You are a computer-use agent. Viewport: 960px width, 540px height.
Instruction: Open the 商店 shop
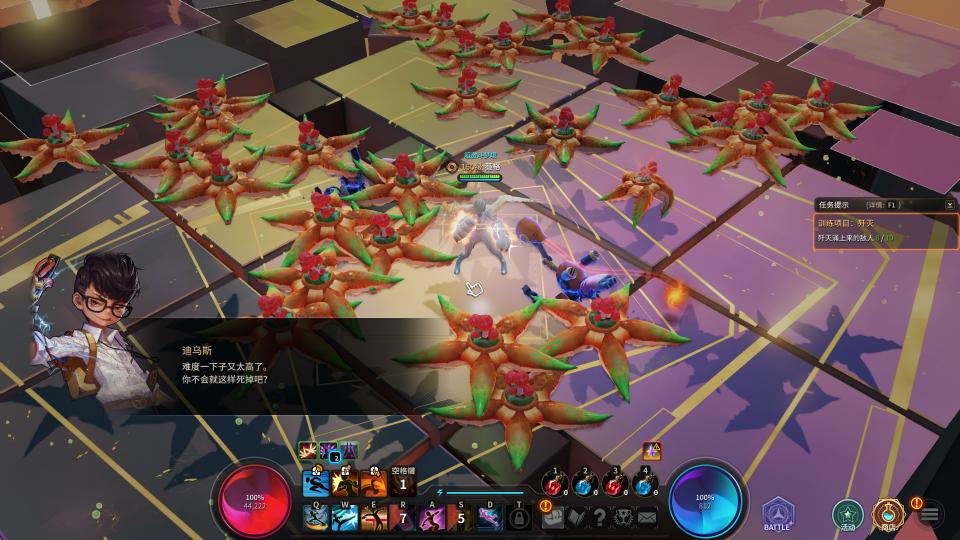tap(887, 514)
